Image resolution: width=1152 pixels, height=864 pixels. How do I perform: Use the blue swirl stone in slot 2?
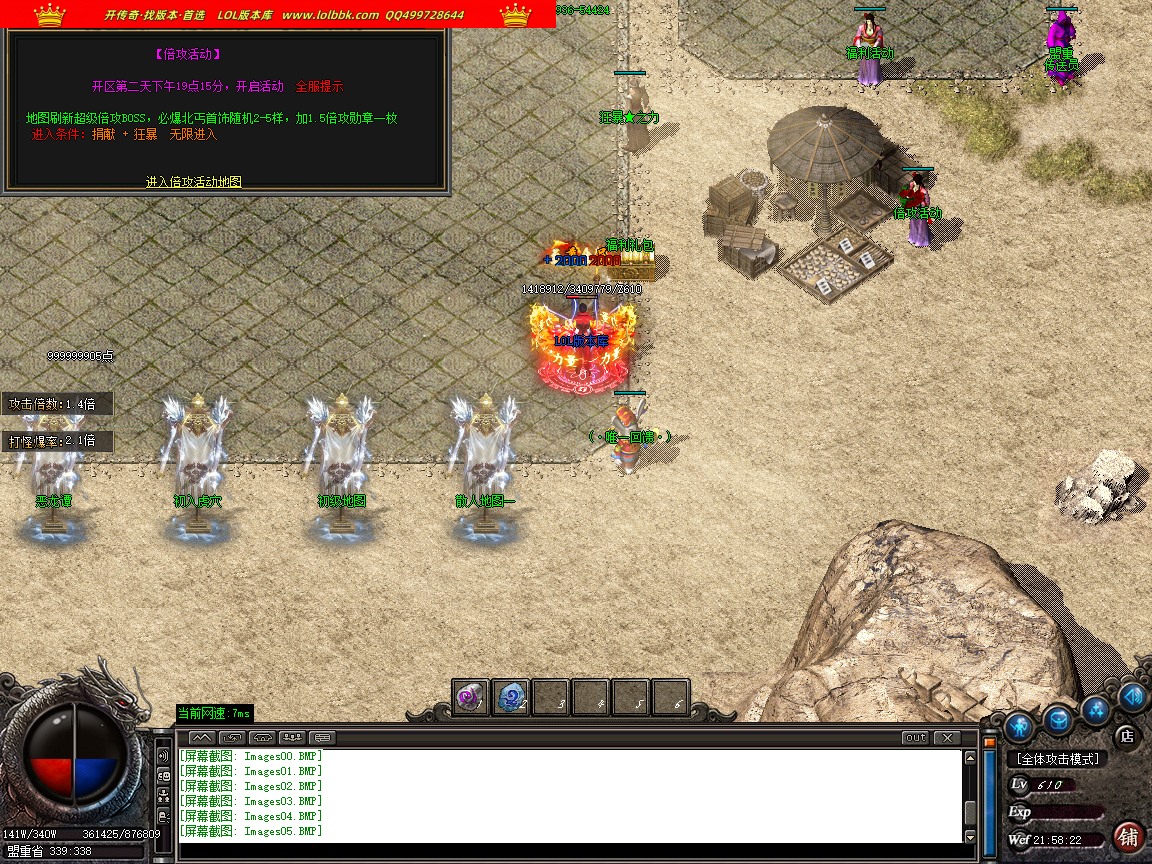511,696
